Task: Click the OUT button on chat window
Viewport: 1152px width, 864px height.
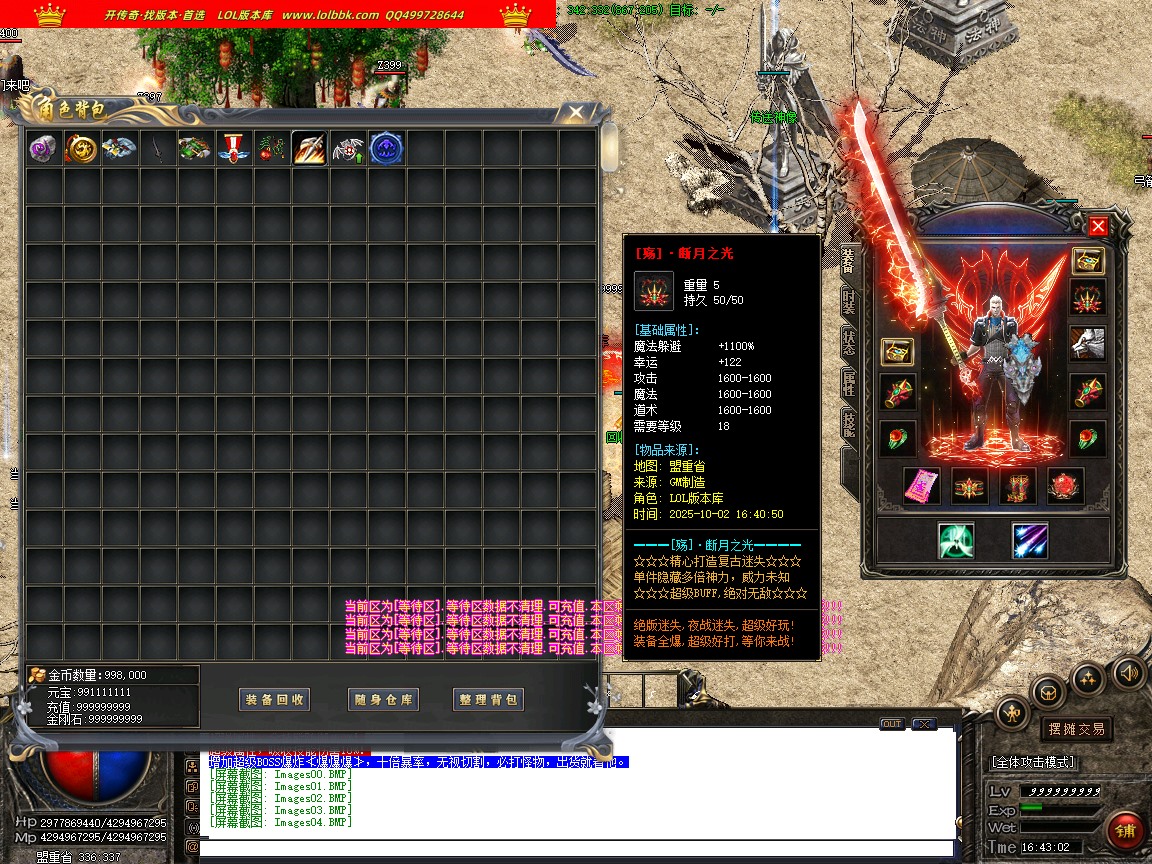Action: [891, 724]
